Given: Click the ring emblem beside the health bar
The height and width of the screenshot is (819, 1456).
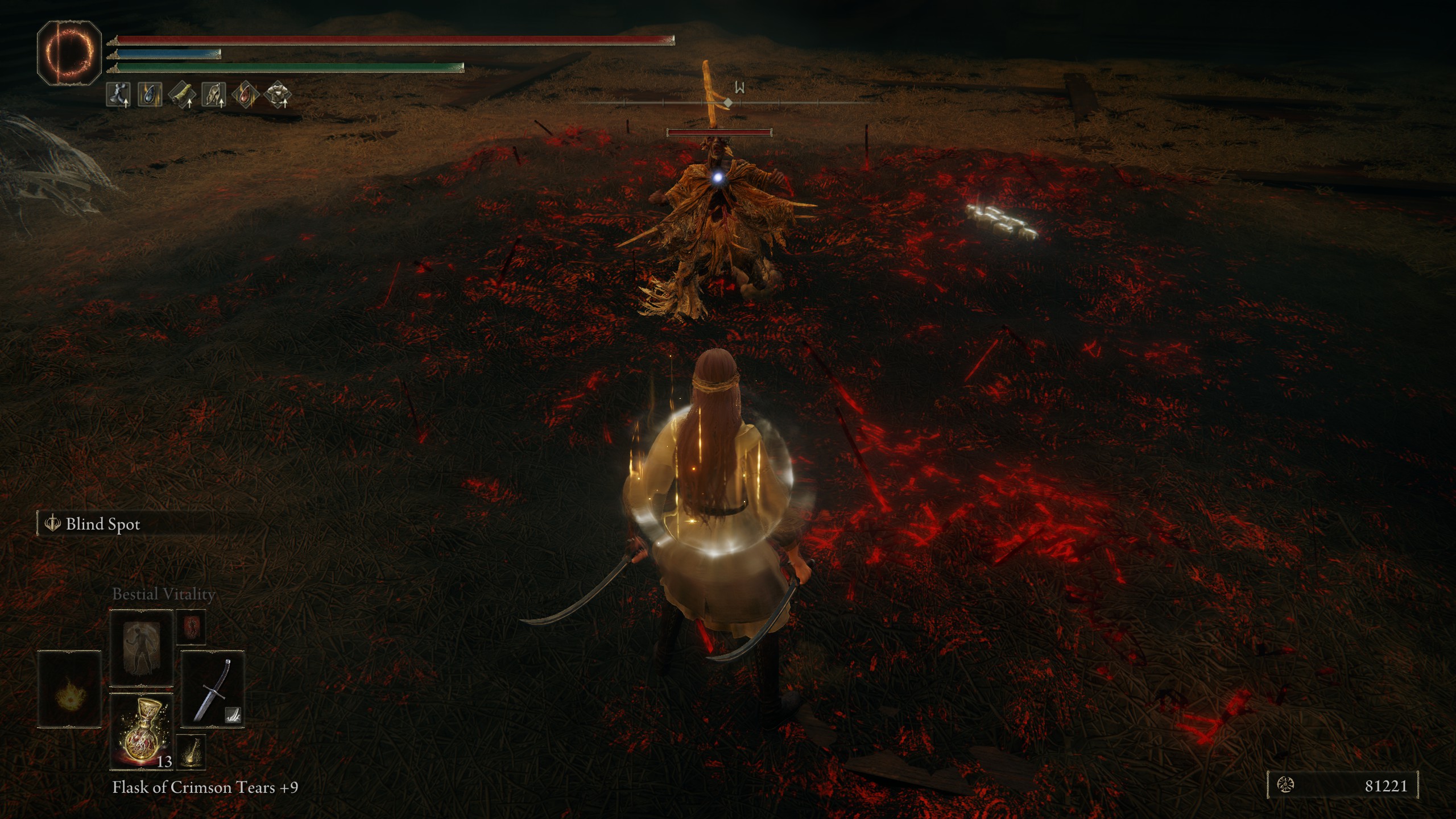Looking at the screenshot, I should (69, 52).
